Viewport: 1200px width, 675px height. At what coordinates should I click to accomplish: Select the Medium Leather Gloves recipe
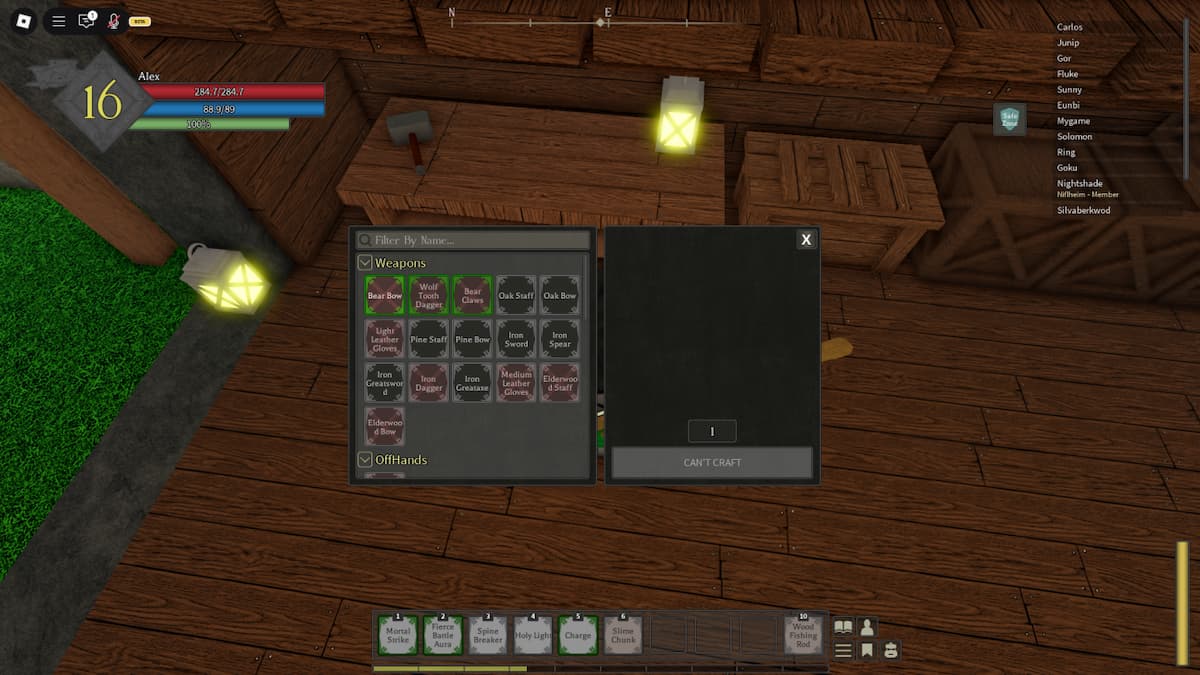point(516,383)
